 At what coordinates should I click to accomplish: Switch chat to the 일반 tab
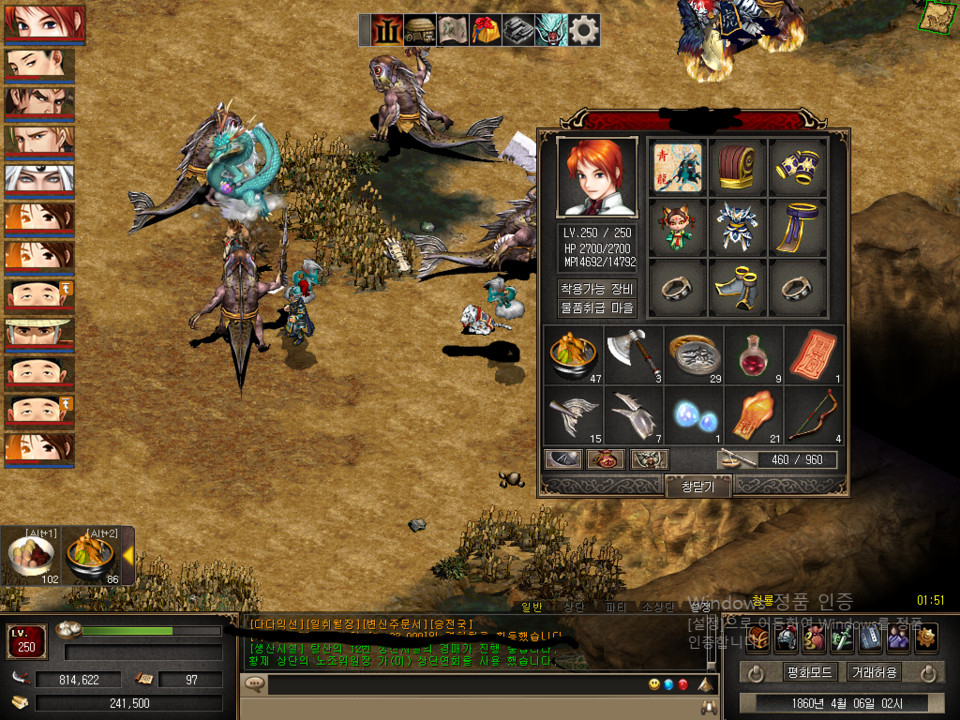pos(532,607)
